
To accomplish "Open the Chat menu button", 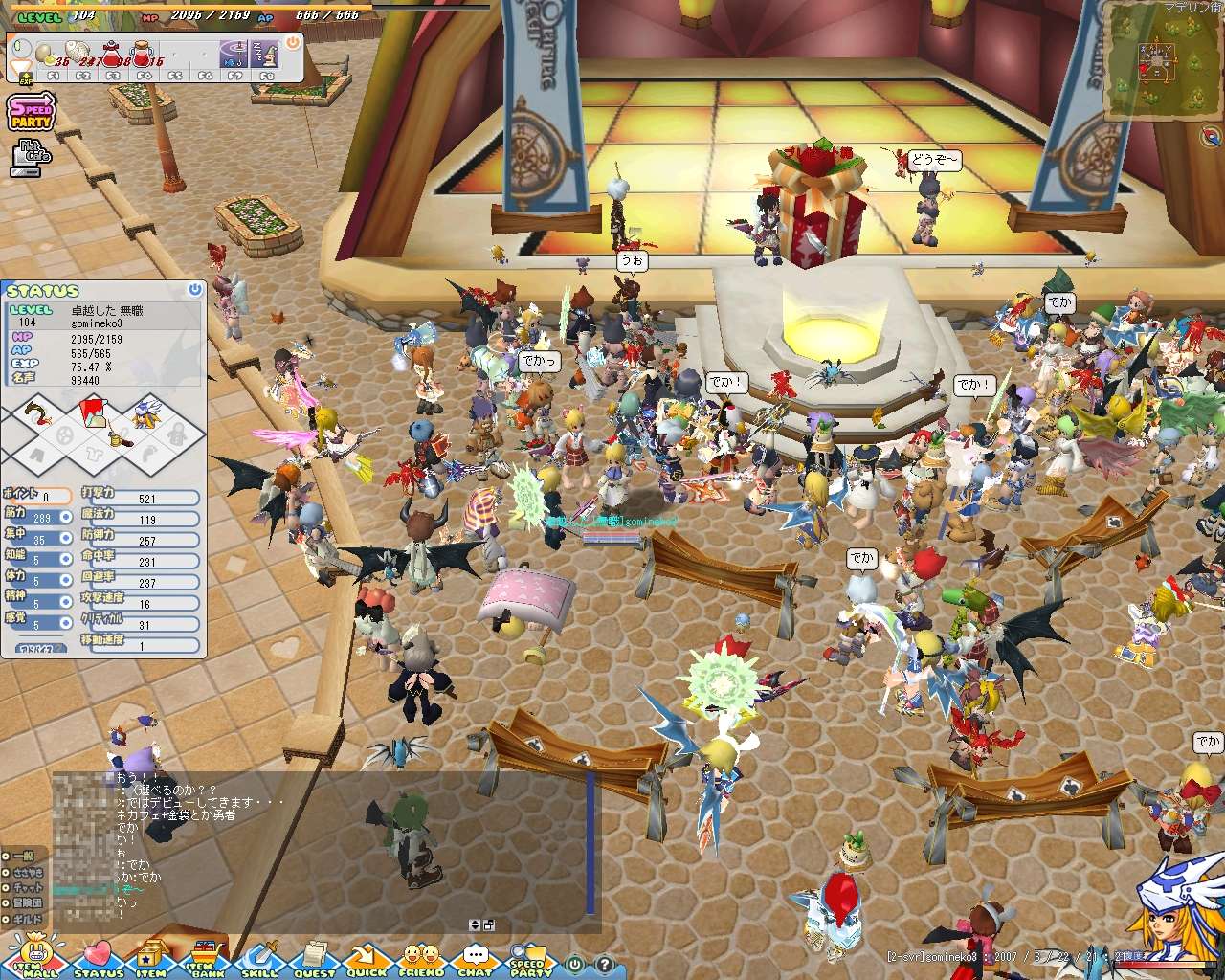I will coord(475,957).
